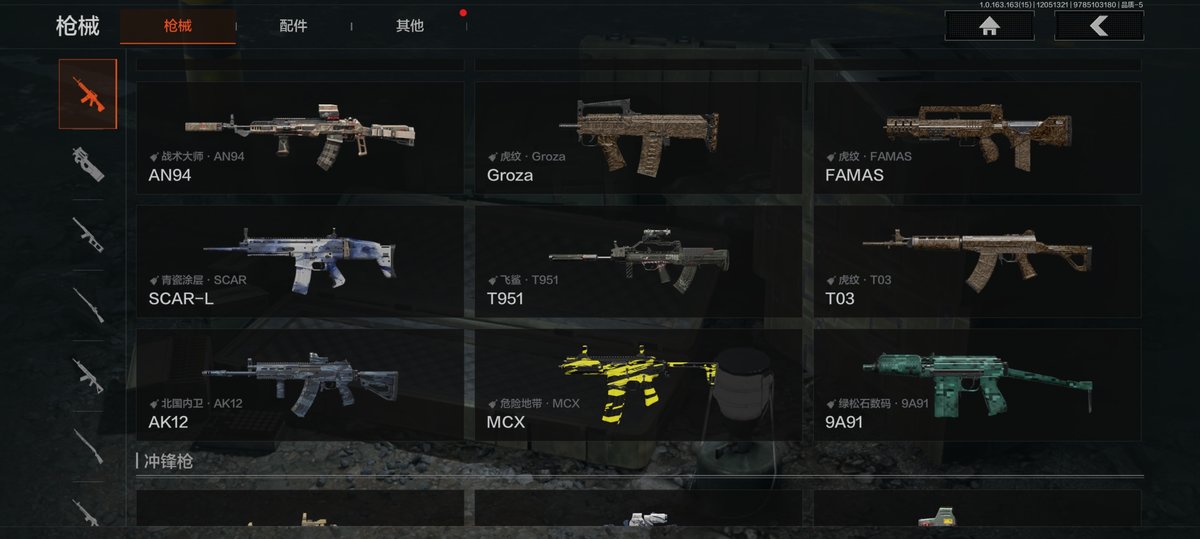Open the 配件 tab
The height and width of the screenshot is (539, 1200).
(x=294, y=26)
